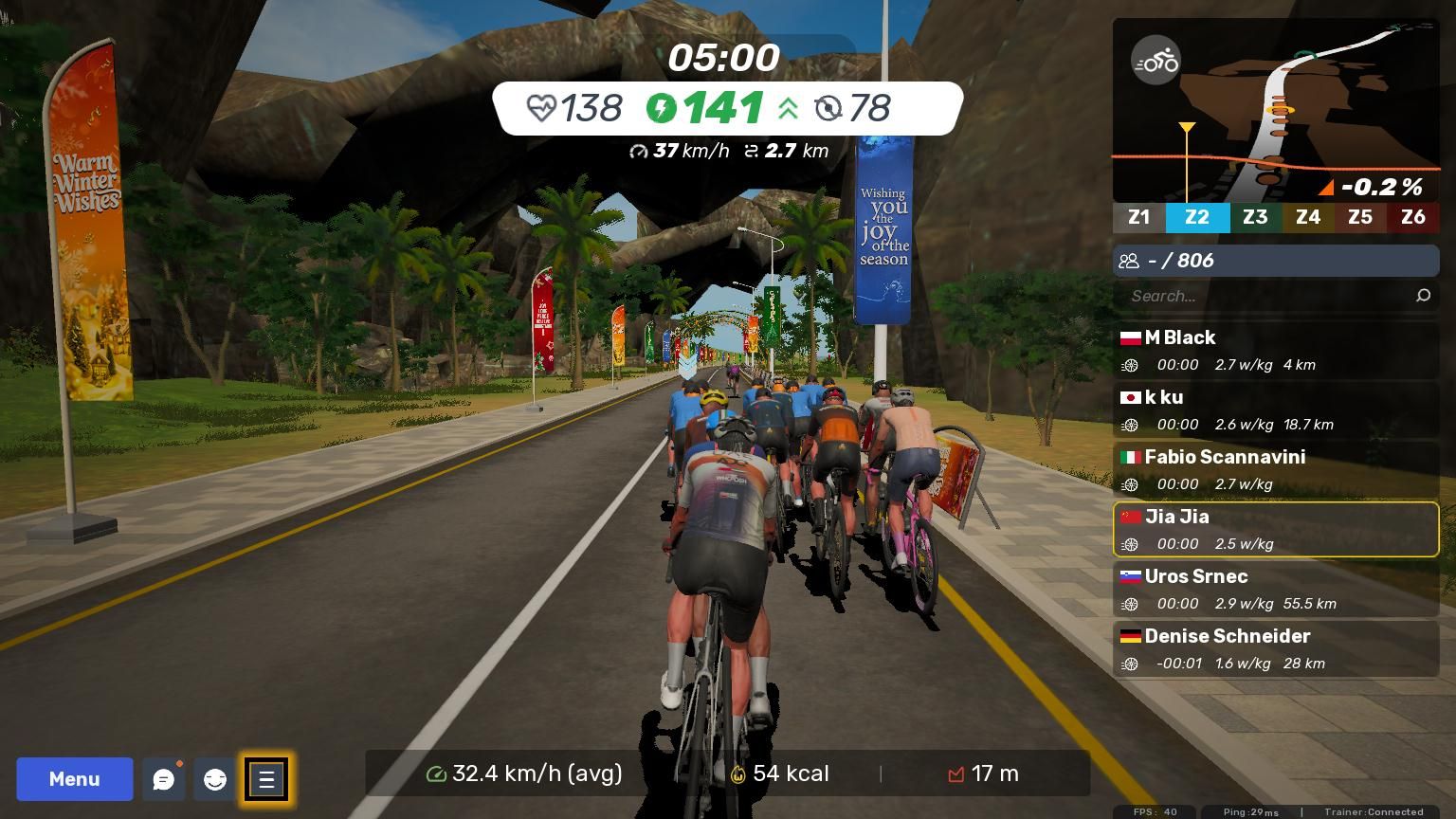Click the rider count 806 header
Viewport: 1456px width, 819px height.
click(x=1275, y=261)
